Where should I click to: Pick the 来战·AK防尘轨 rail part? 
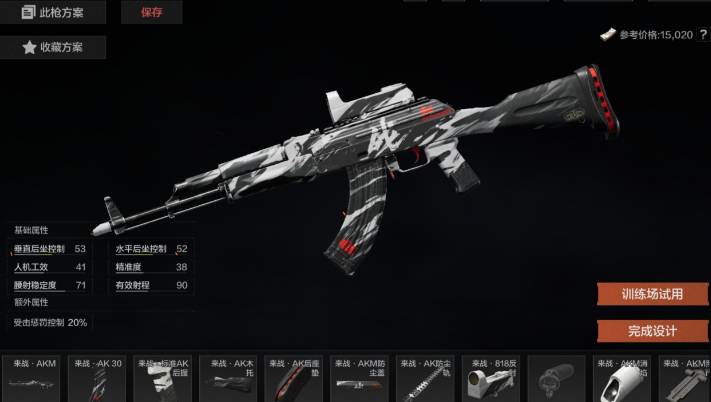[x=425, y=378]
